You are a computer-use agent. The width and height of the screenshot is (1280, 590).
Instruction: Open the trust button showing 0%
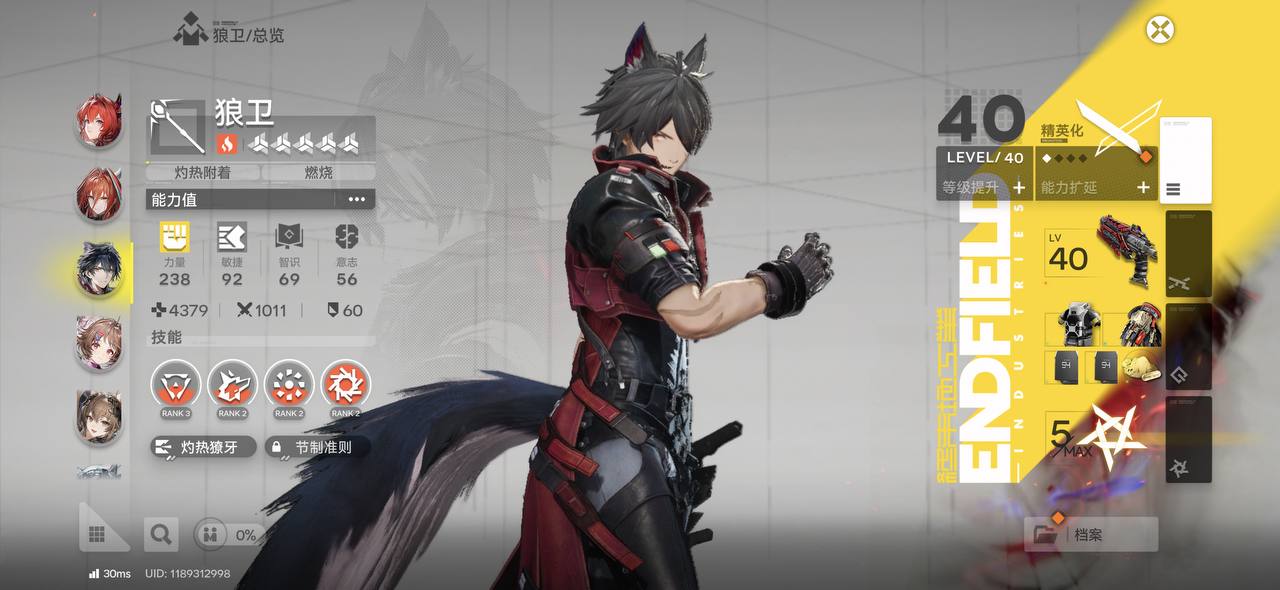(229, 535)
